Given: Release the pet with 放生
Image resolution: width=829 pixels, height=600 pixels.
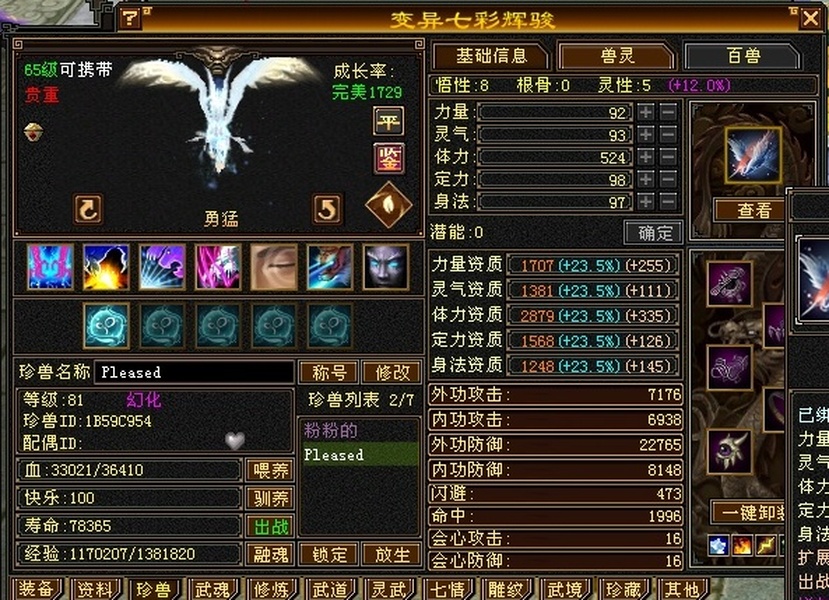Looking at the screenshot, I should click(x=391, y=554).
